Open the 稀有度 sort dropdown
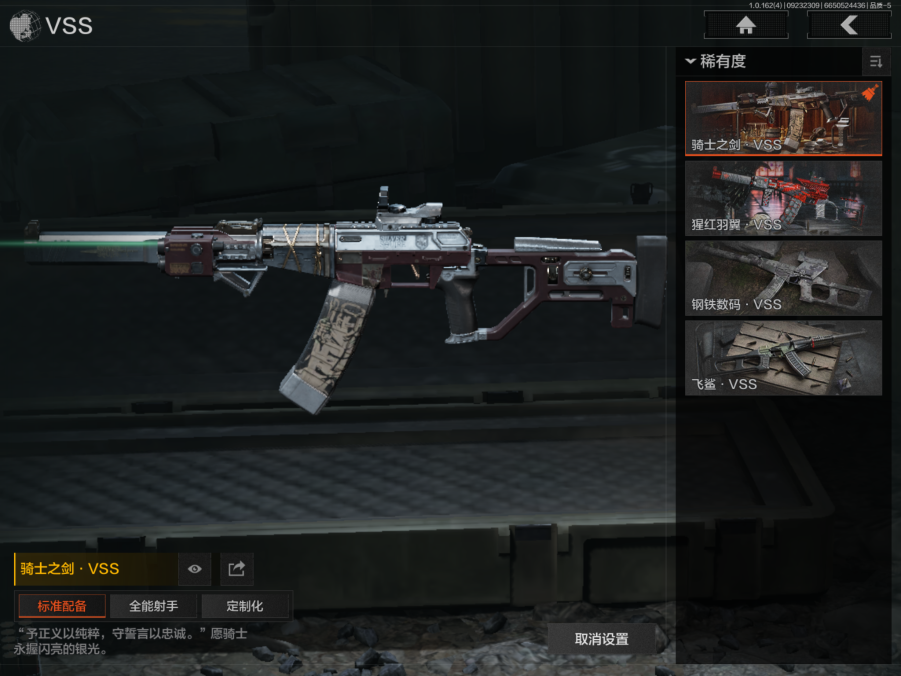Screen dimensions: 901x676 pos(717,61)
